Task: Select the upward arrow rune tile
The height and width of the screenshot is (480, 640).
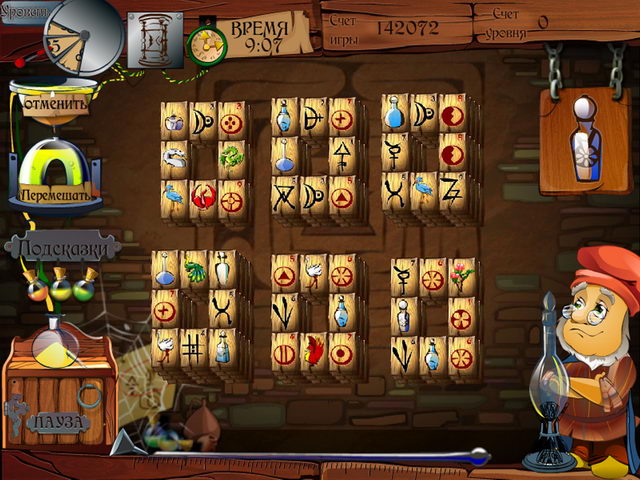Action: pos(341,155)
